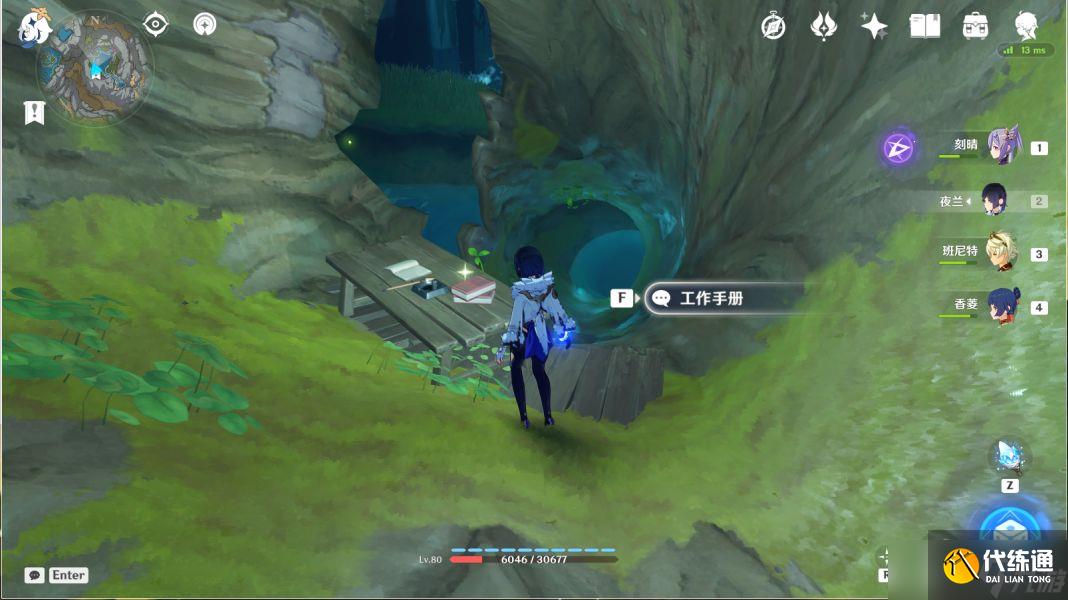Open the chat speech-bubble icon
This screenshot has height=600, width=1068.
pyautogui.click(x=35, y=575)
